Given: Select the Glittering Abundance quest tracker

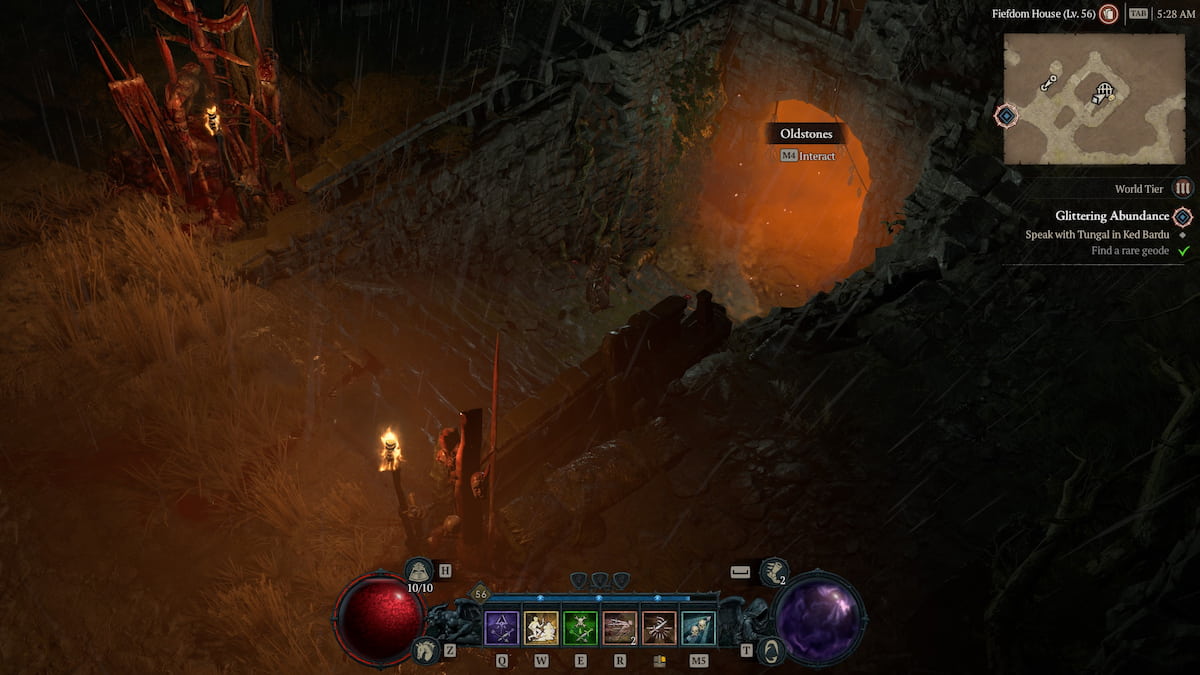Looking at the screenshot, I should [1111, 216].
